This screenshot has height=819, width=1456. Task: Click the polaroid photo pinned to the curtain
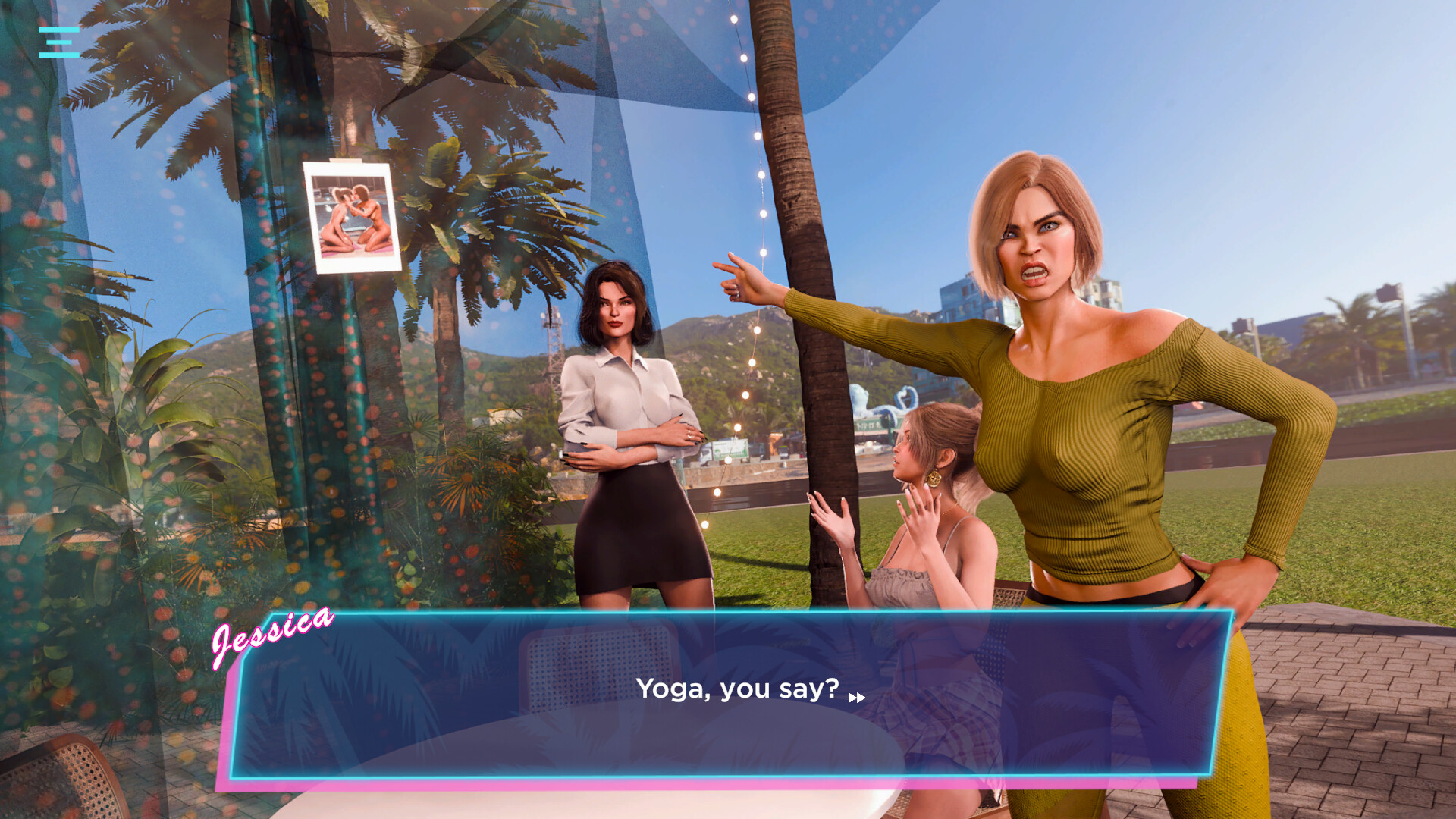(353, 217)
